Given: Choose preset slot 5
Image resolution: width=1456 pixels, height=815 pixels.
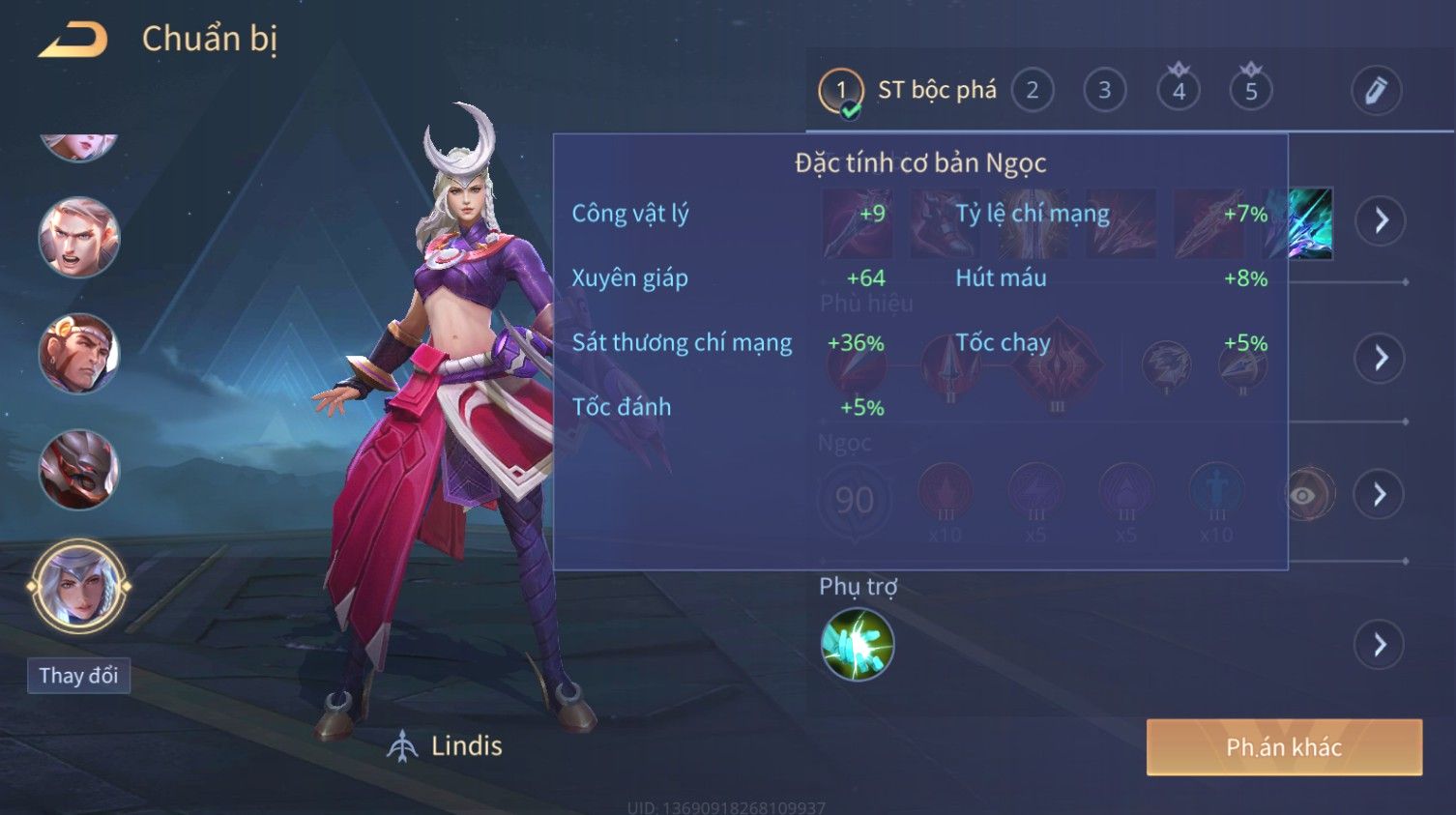Looking at the screenshot, I should tap(1250, 91).
